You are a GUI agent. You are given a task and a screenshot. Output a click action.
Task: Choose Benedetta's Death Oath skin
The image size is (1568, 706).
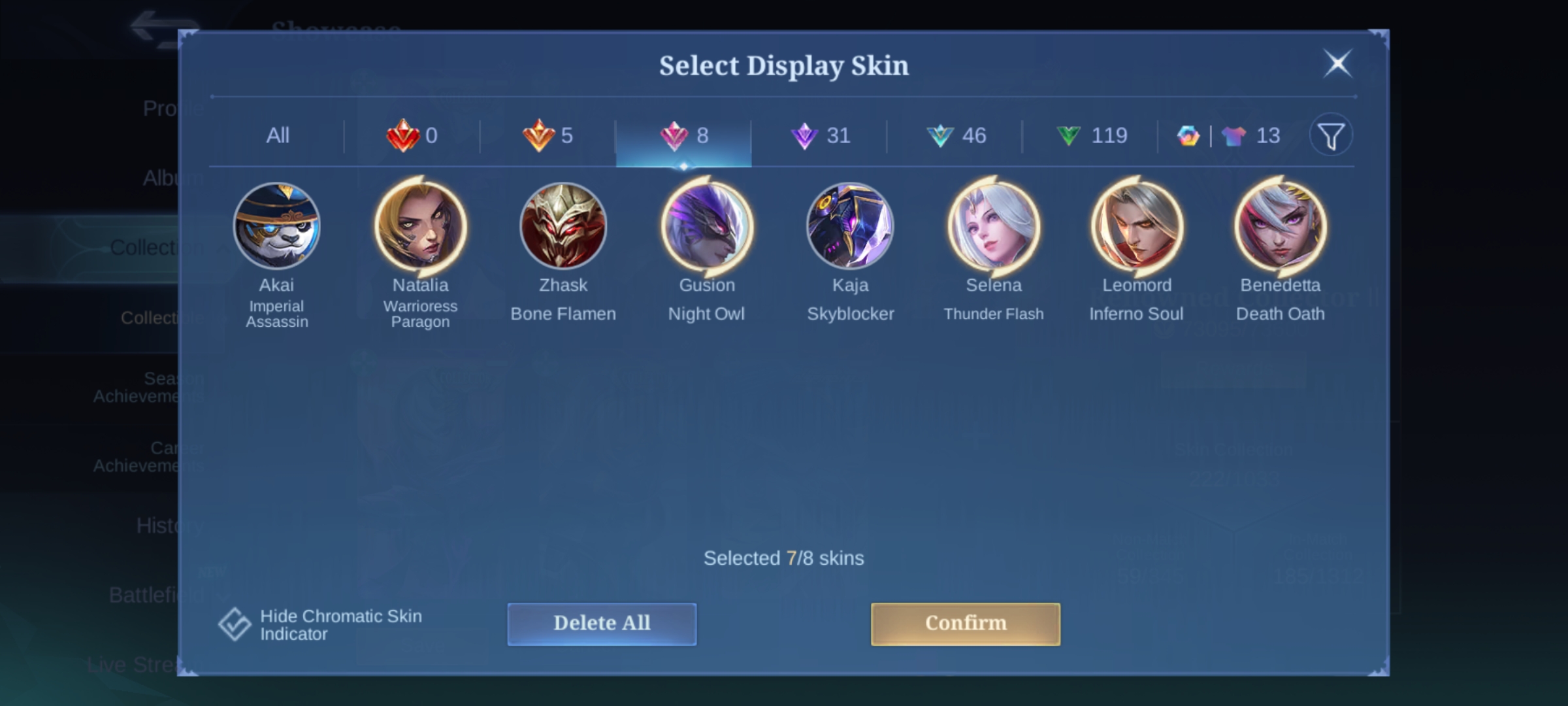(x=1281, y=226)
